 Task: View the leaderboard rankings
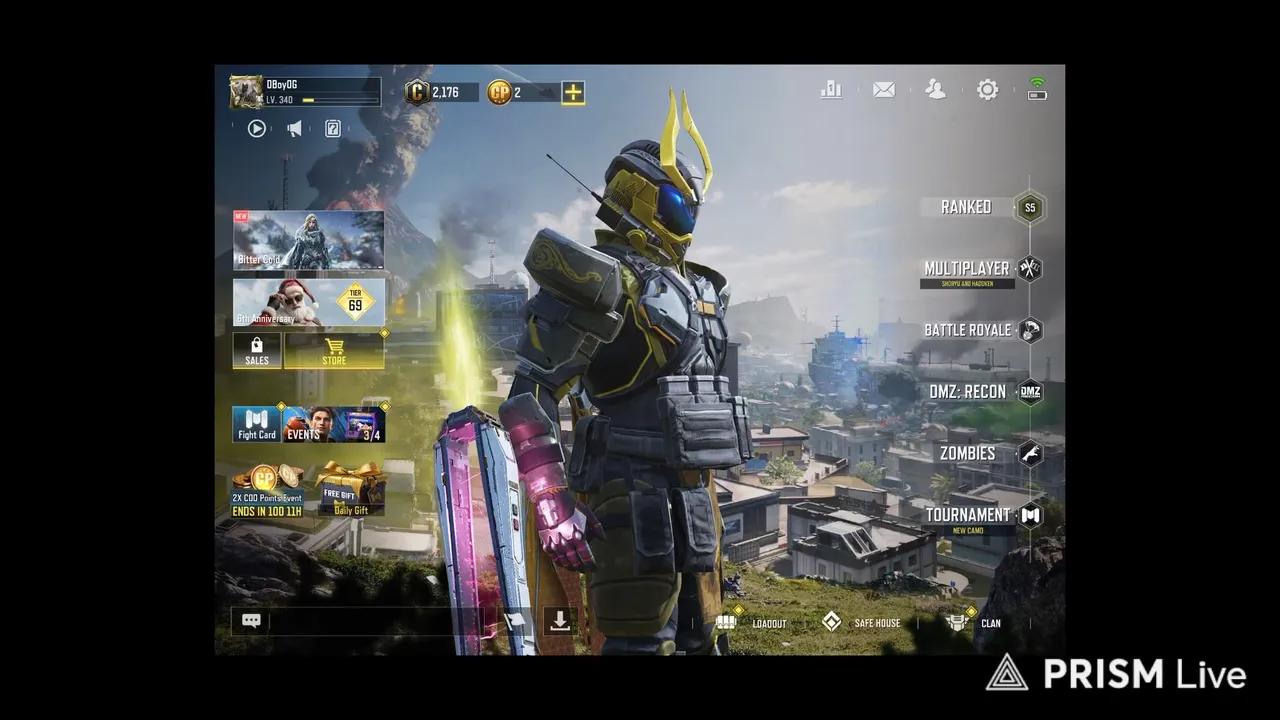click(x=831, y=89)
